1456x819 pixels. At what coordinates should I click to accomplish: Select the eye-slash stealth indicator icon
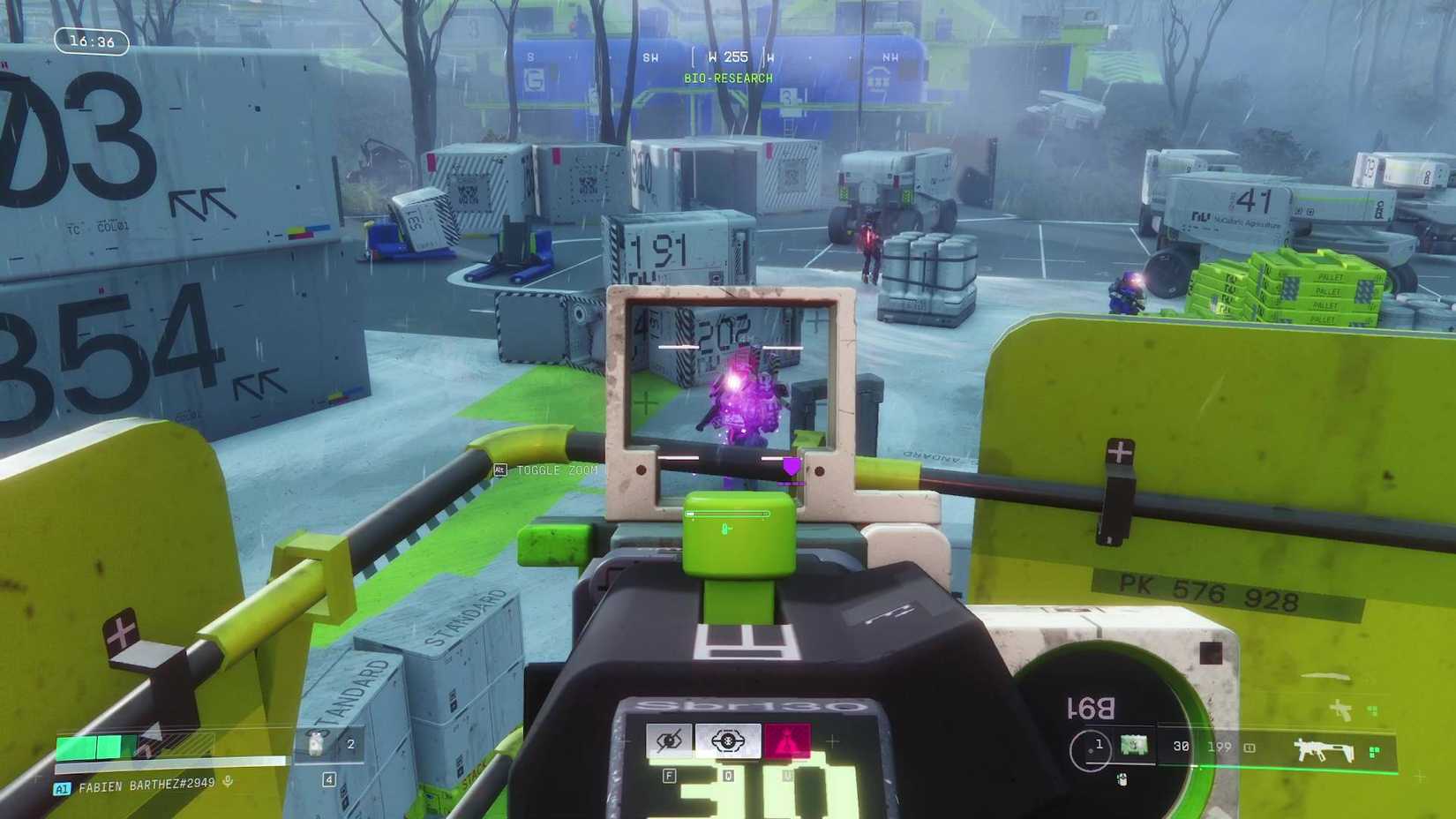[670, 740]
